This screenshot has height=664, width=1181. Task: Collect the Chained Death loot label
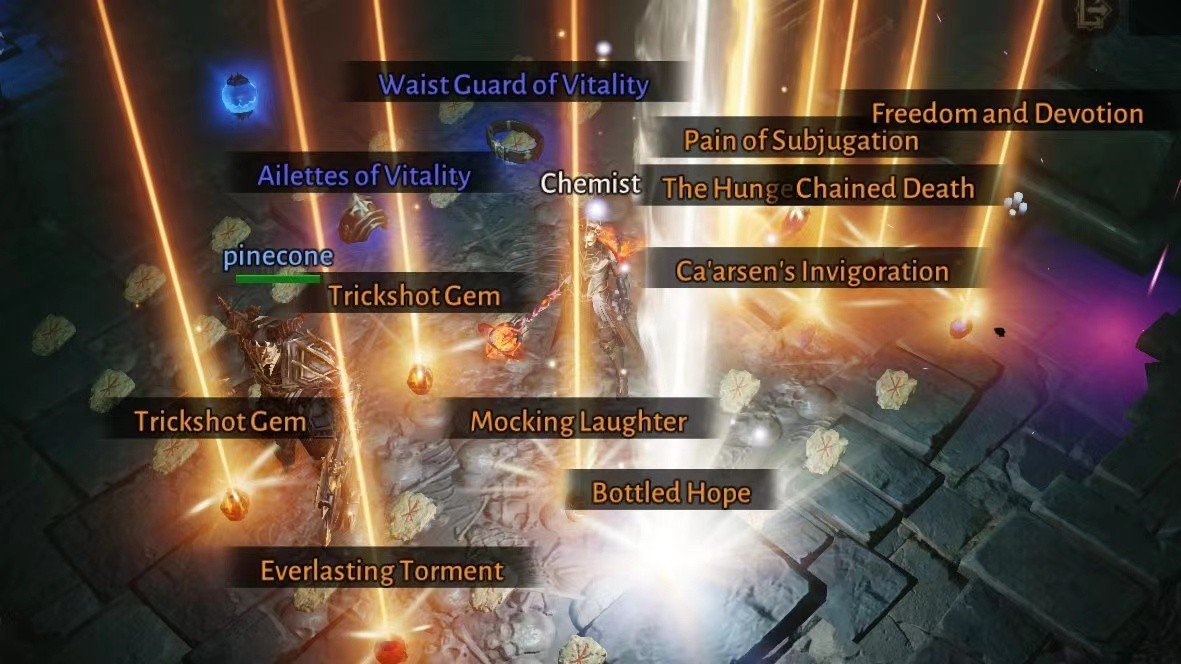[885, 187]
